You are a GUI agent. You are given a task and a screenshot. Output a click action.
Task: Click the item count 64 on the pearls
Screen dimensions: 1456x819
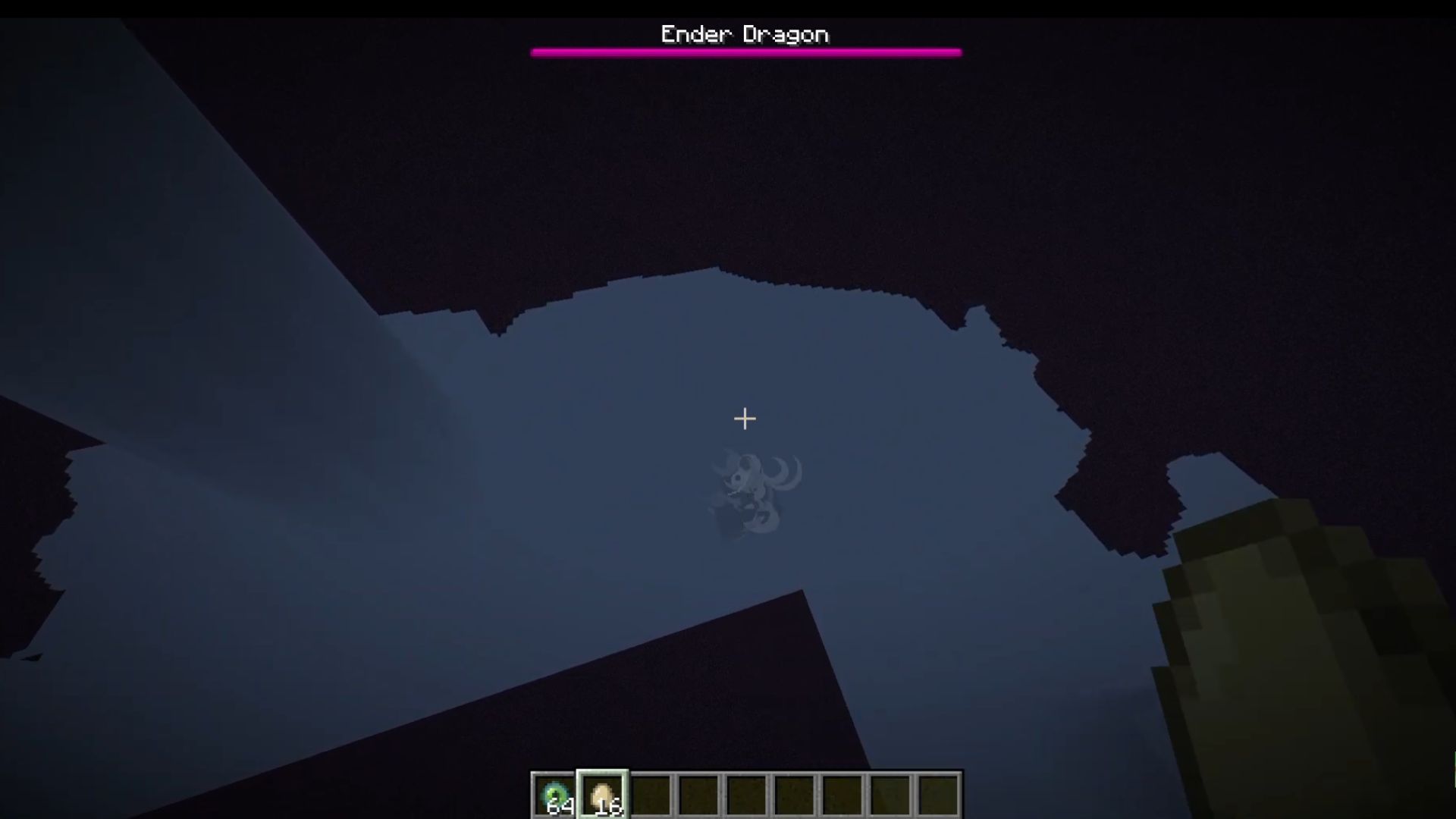(x=562, y=807)
